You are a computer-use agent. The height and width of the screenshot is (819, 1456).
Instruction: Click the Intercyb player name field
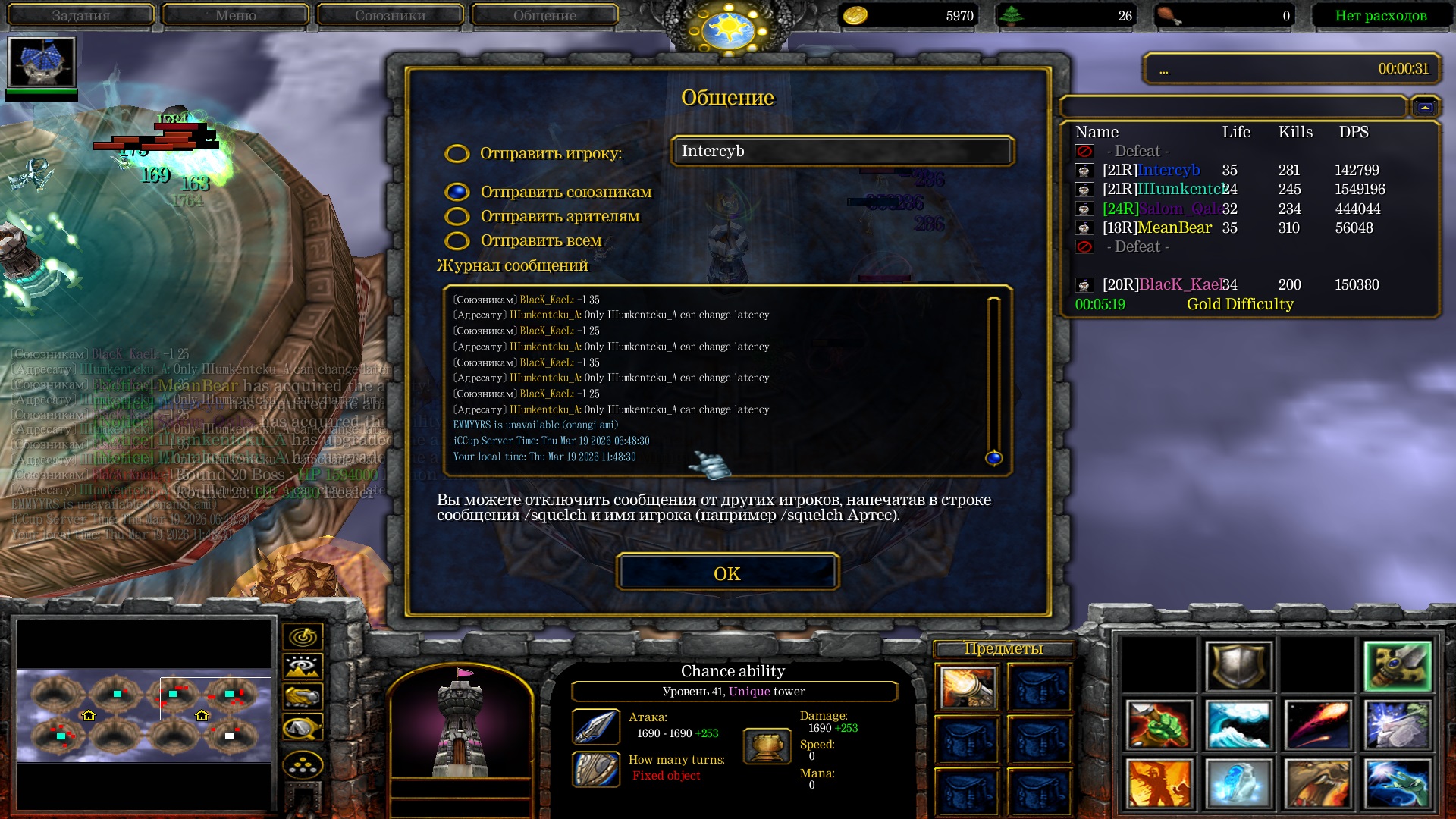coord(842,152)
